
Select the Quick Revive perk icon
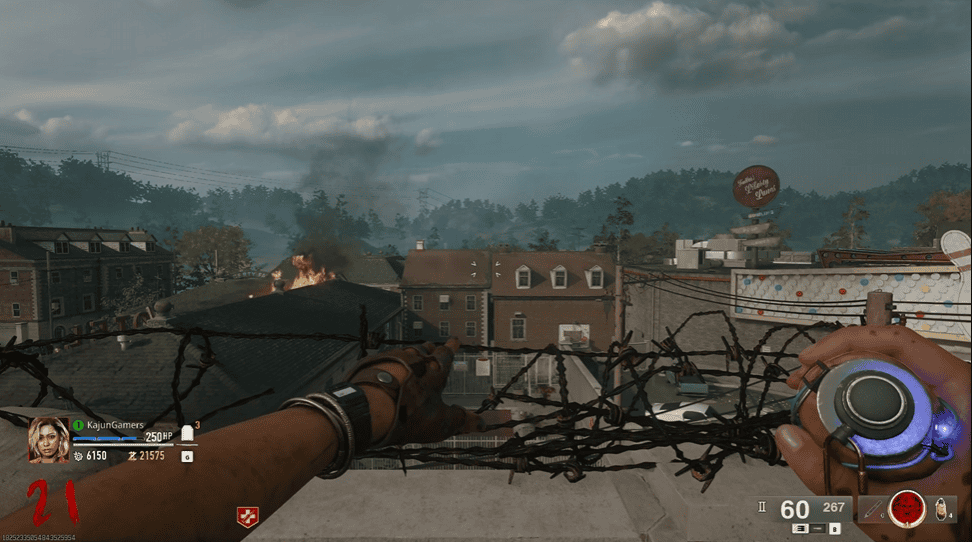244,516
